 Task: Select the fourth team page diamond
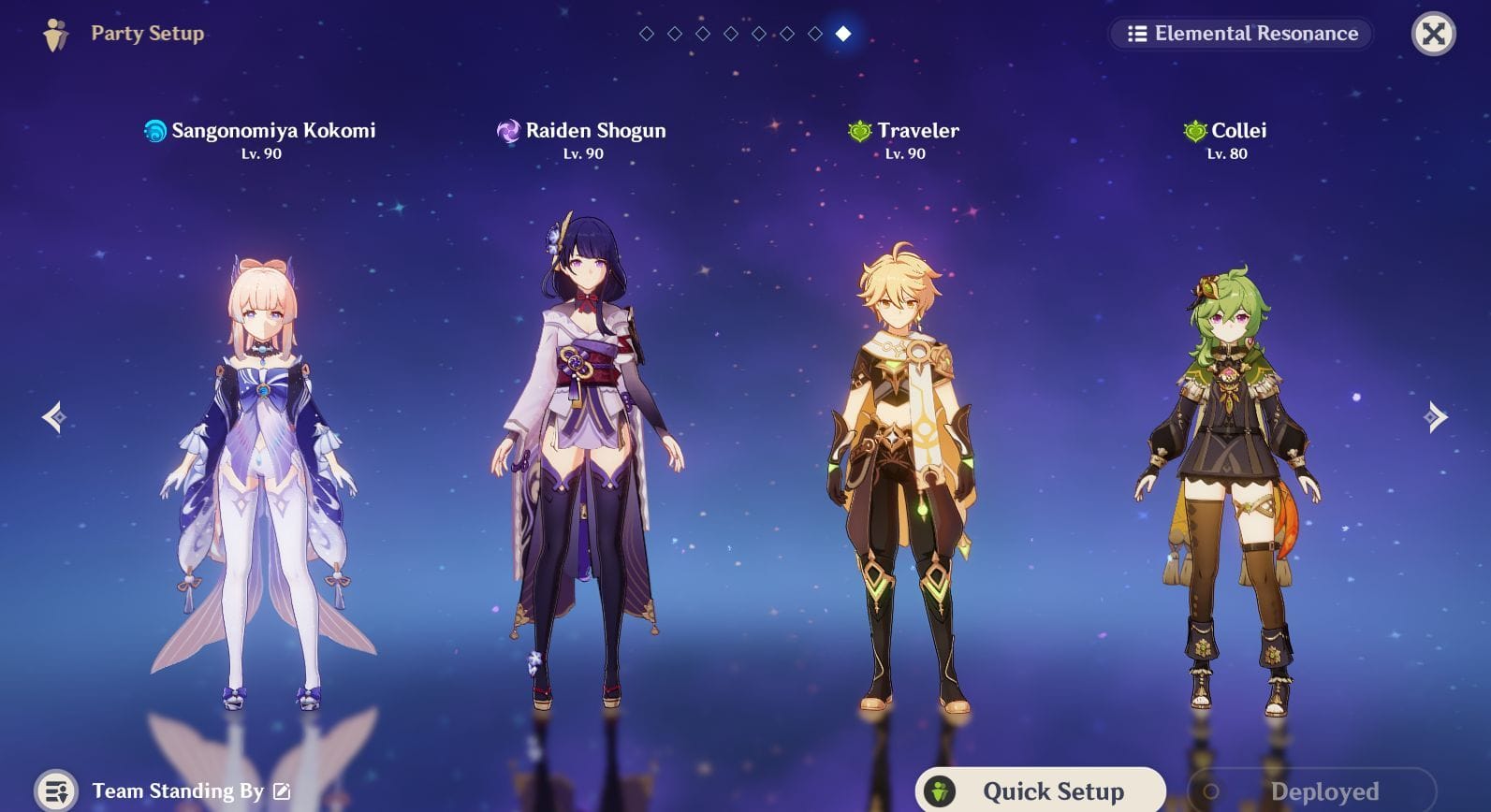point(731,35)
